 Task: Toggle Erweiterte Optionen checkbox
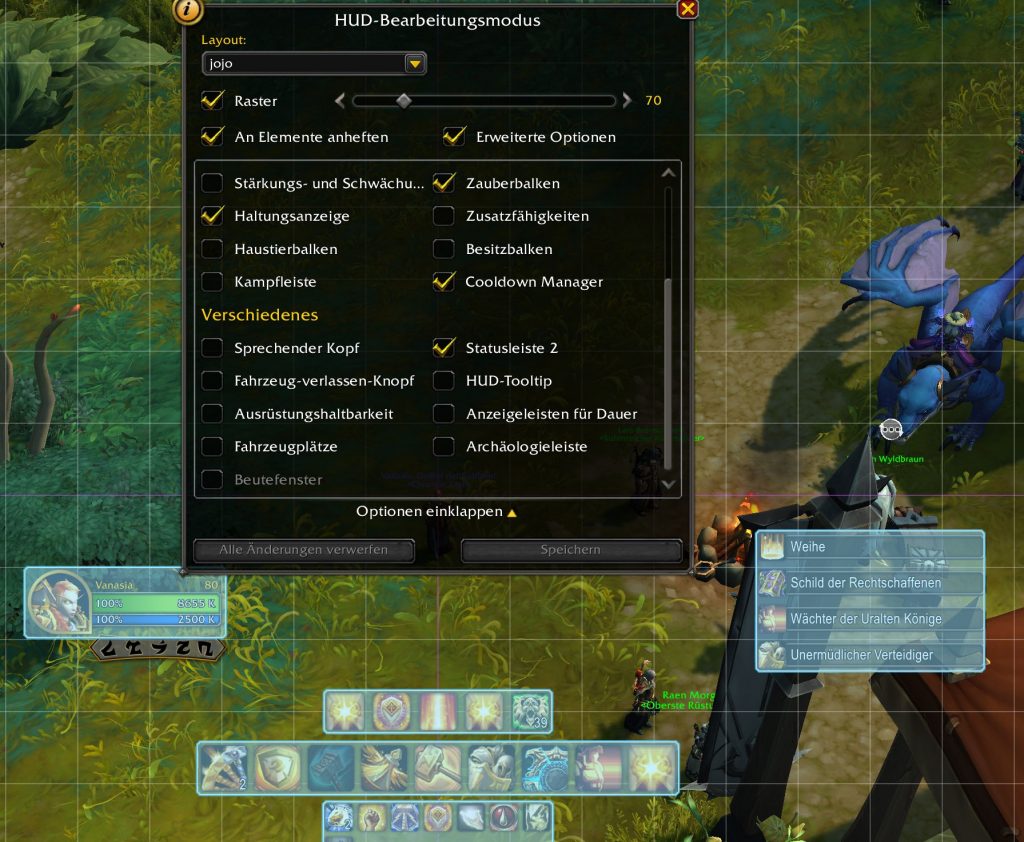455,136
